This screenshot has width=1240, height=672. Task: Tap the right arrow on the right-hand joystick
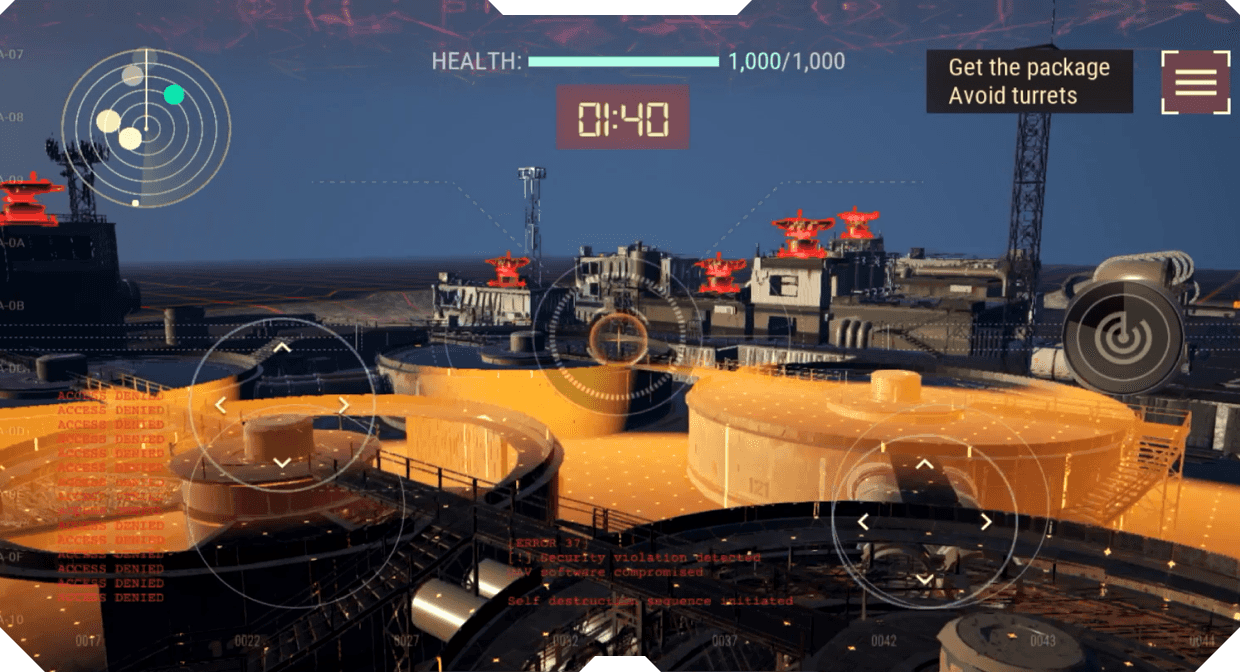[986, 522]
